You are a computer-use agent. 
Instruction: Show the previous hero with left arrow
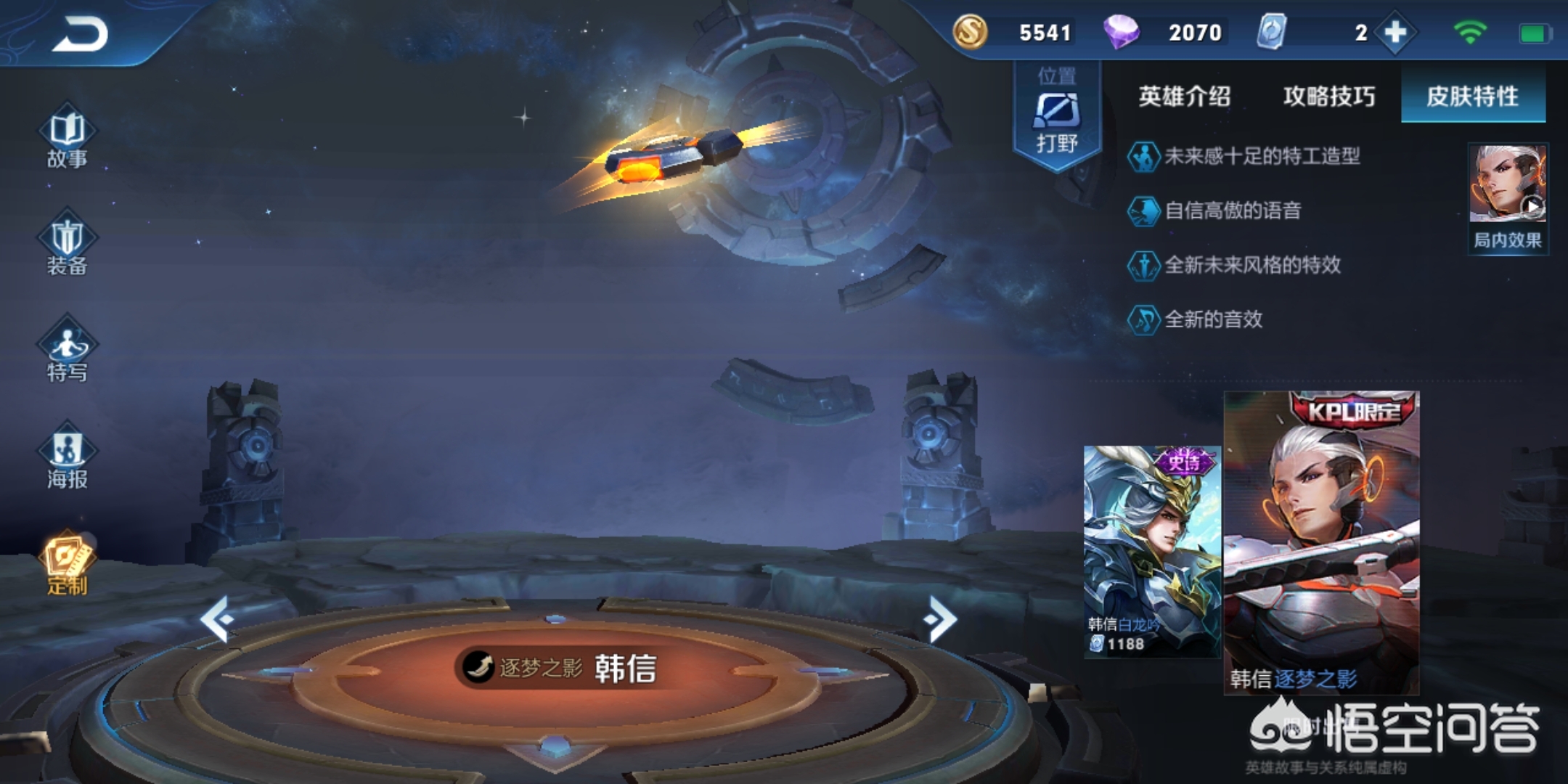[x=218, y=618]
